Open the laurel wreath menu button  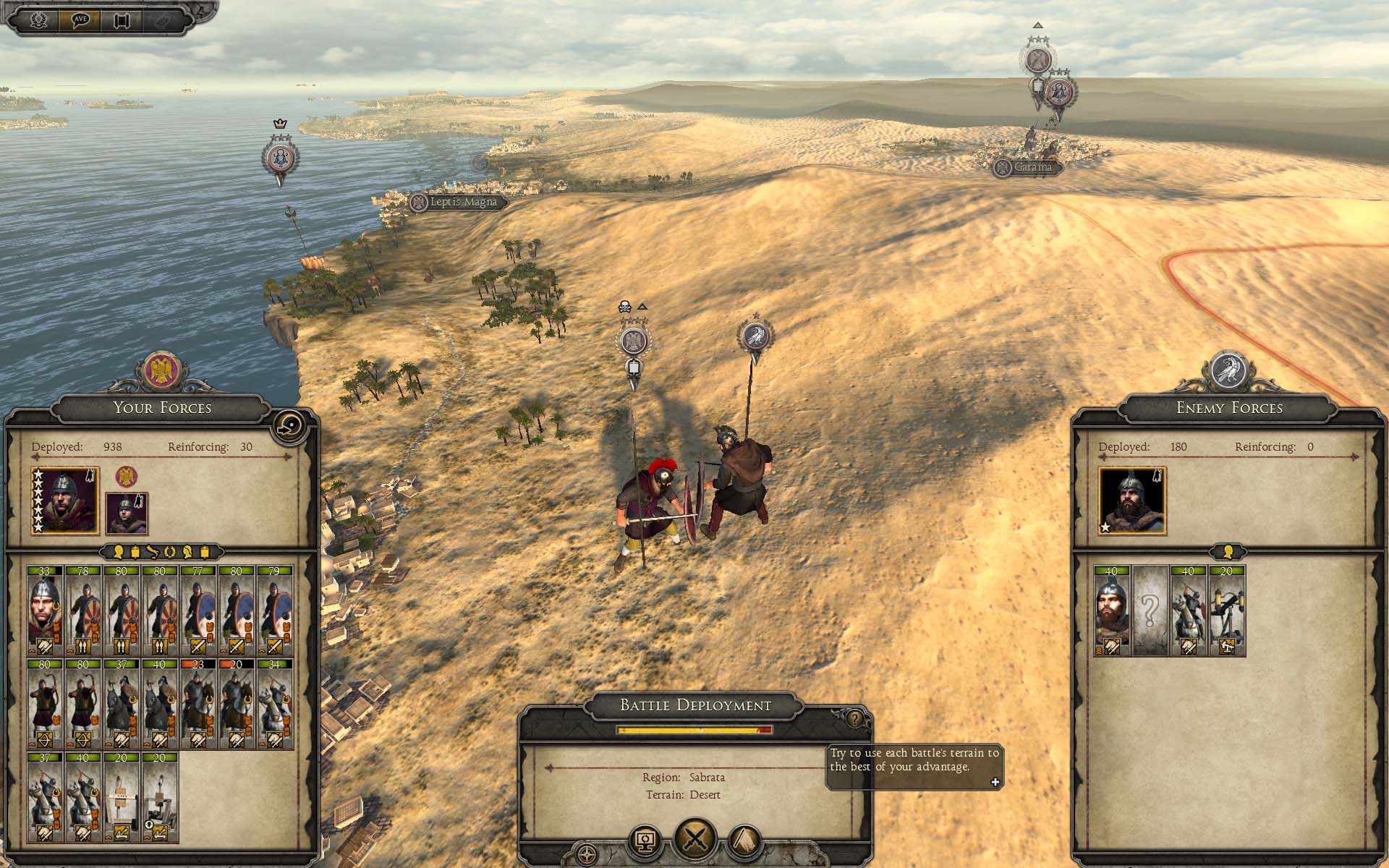[x=39, y=20]
